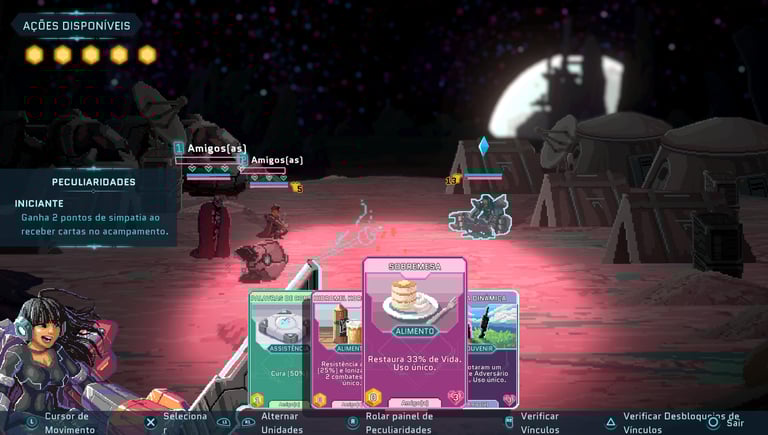Select the Sobremesa food card
Screen dimensions: 768x435
(414, 330)
